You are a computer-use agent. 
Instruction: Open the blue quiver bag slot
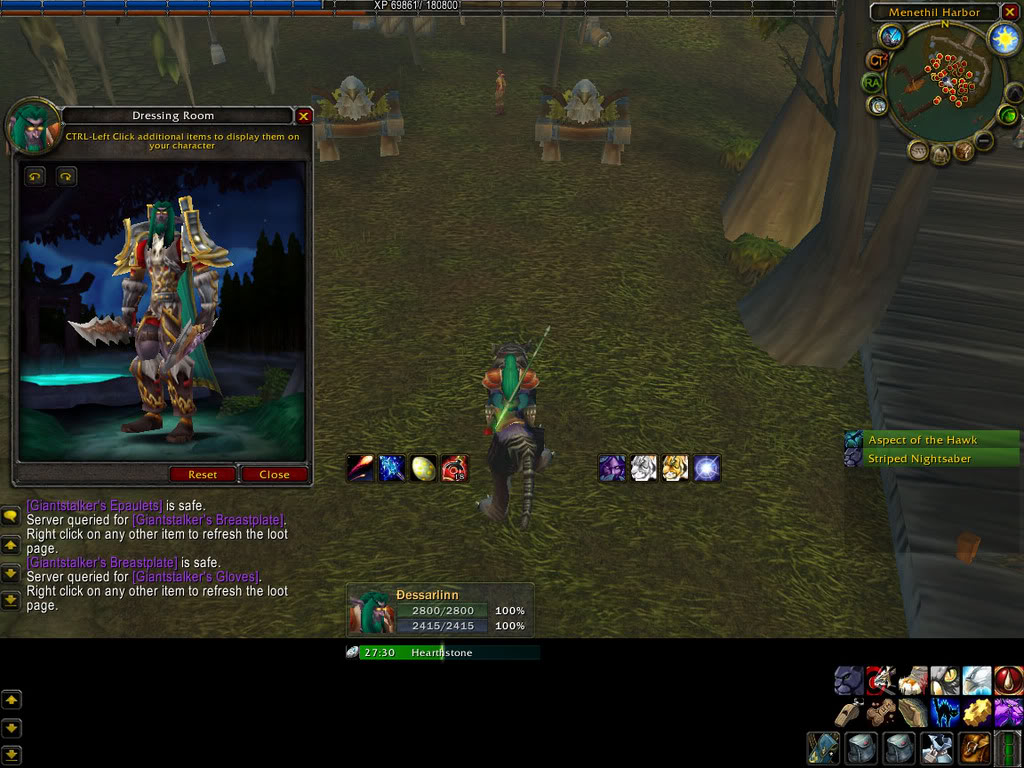pyautogui.click(x=824, y=748)
